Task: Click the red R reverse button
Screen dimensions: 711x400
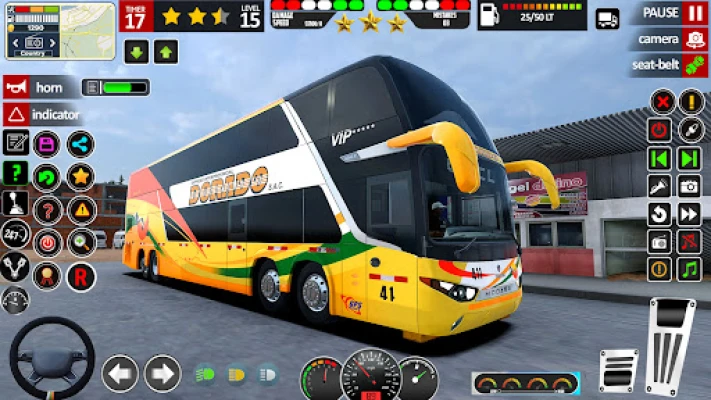Action: [x=81, y=276]
